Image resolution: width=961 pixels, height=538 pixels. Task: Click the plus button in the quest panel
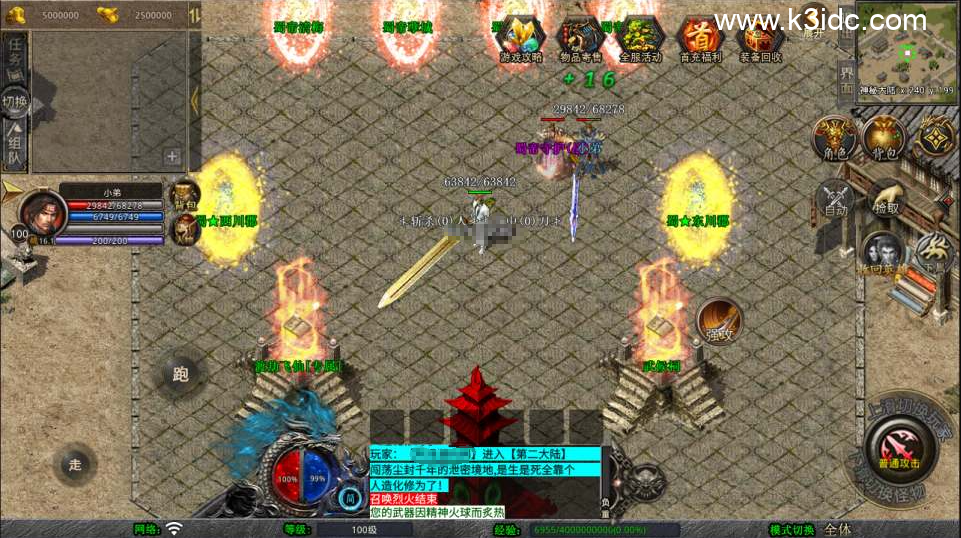click(x=172, y=156)
